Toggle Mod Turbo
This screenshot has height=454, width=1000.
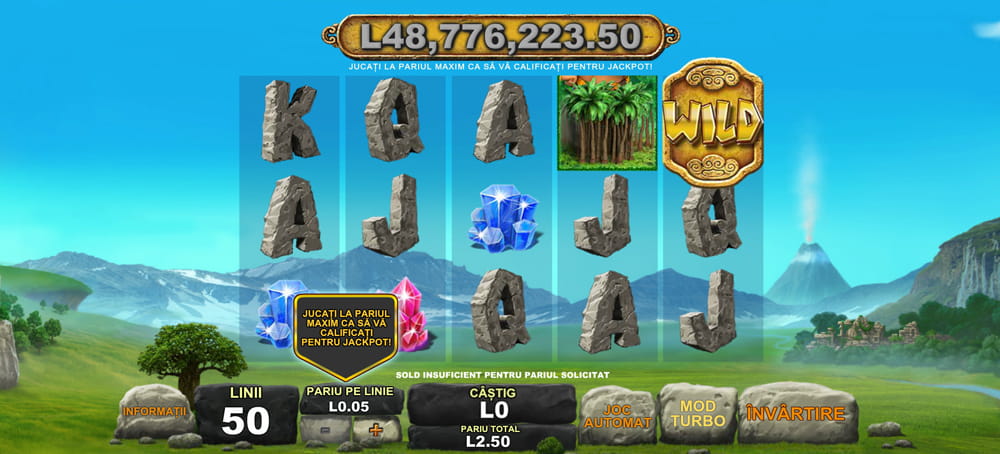coord(697,413)
